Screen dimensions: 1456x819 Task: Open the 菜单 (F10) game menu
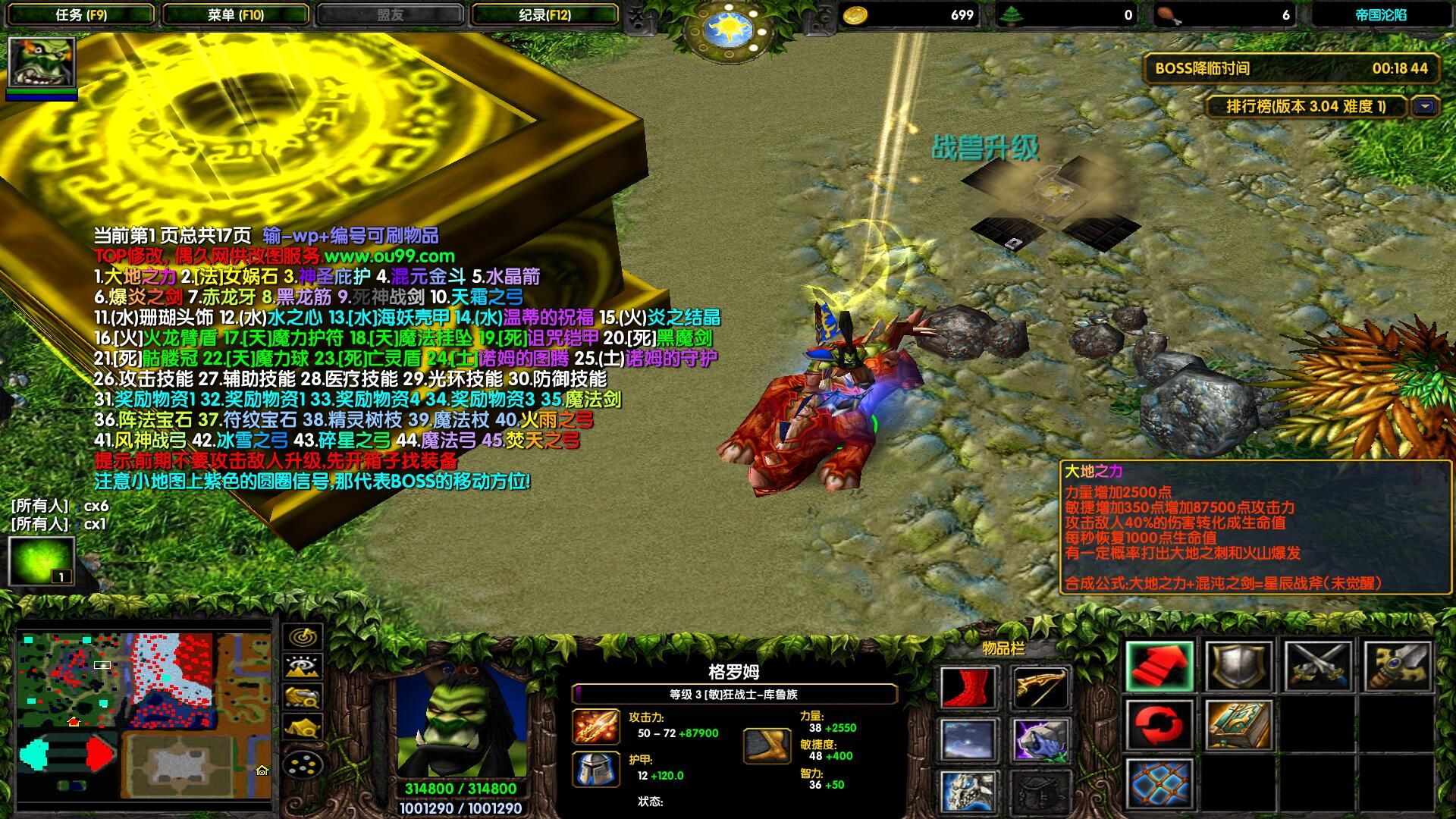(236, 14)
